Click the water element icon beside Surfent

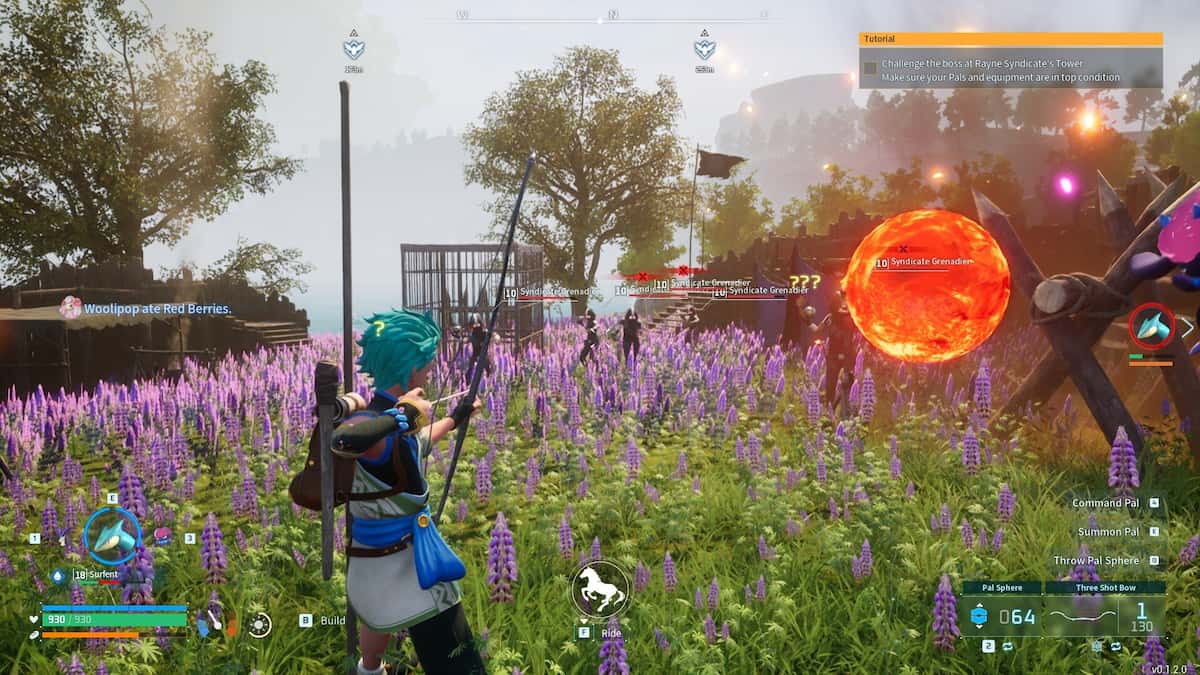click(58, 576)
